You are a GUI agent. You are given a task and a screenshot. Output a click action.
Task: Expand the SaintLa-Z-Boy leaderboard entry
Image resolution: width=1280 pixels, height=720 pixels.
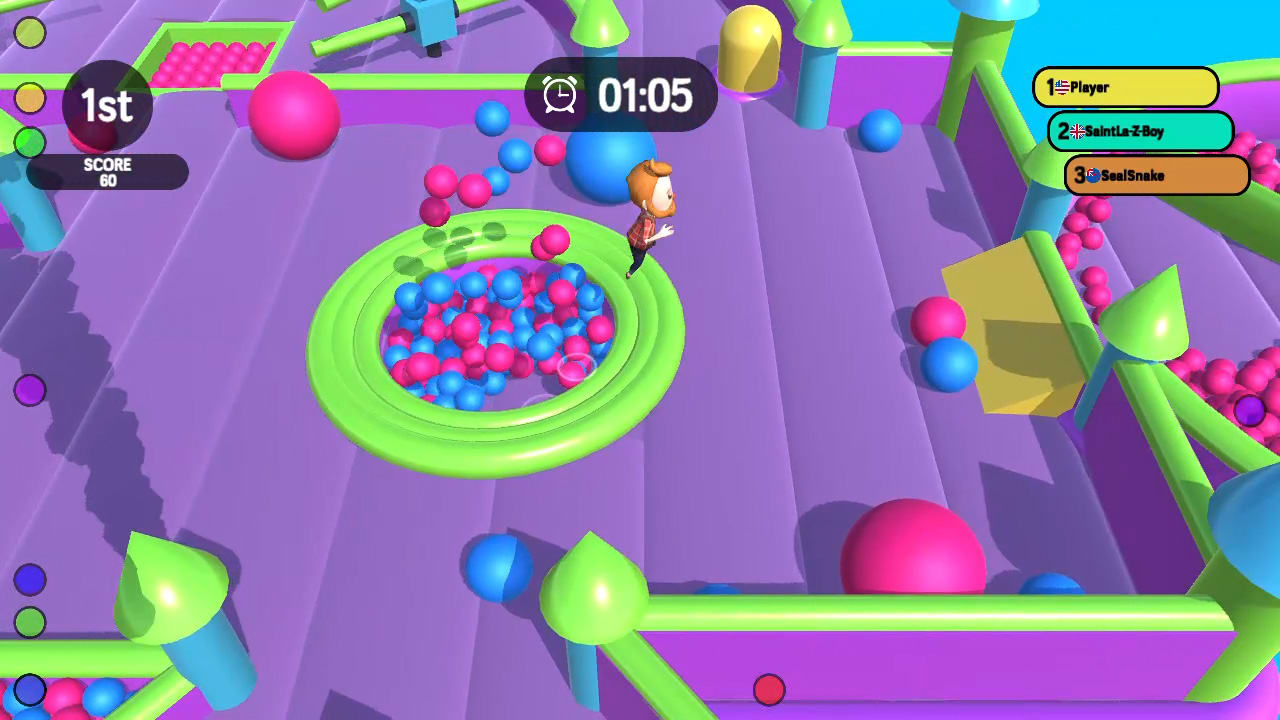coord(1140,131)
